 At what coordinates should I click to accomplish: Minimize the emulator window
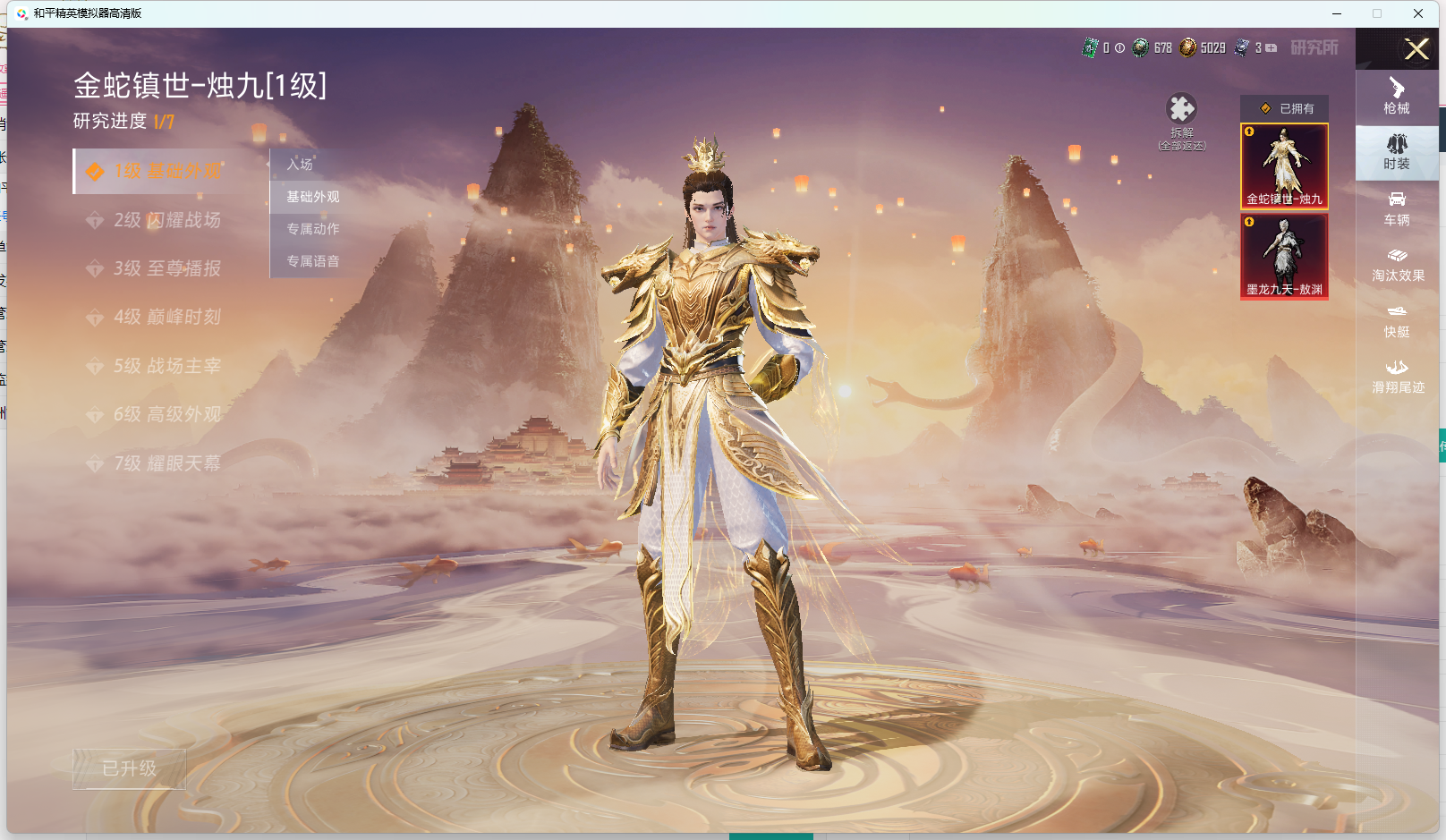(1337, 13)
